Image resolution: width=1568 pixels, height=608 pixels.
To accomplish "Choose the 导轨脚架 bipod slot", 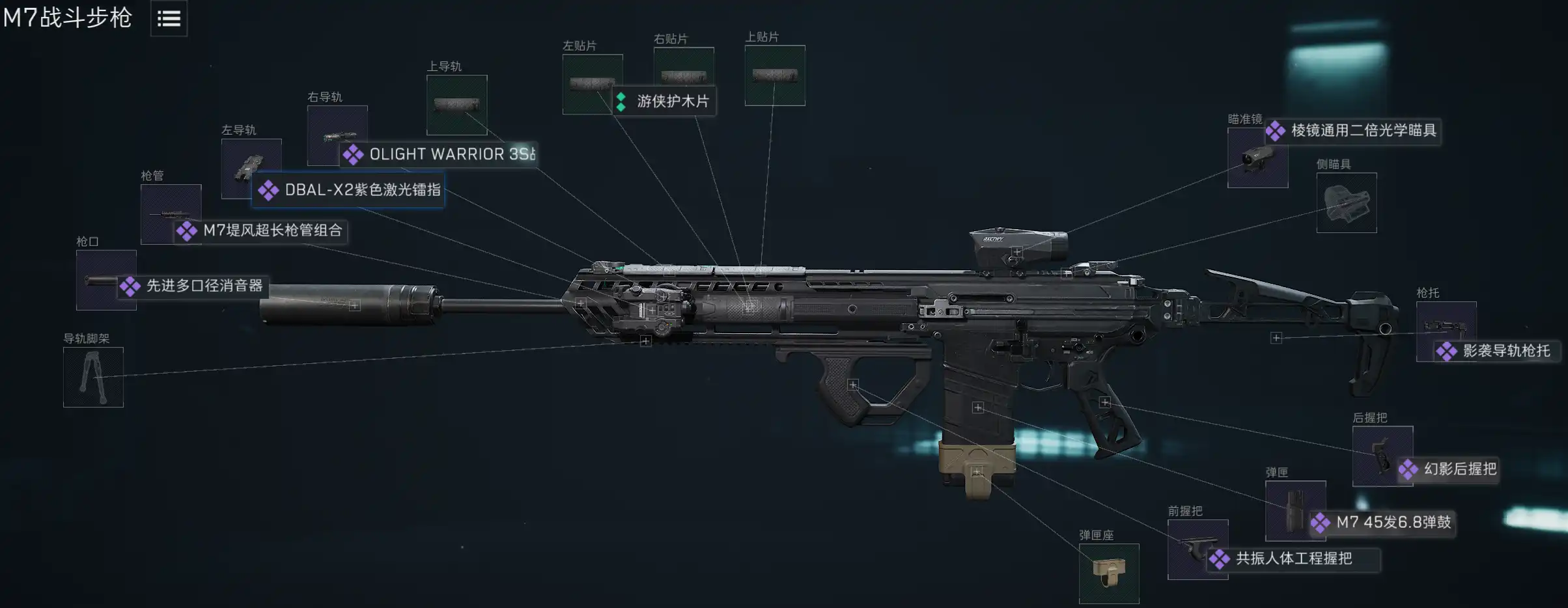I will [93, 377].
